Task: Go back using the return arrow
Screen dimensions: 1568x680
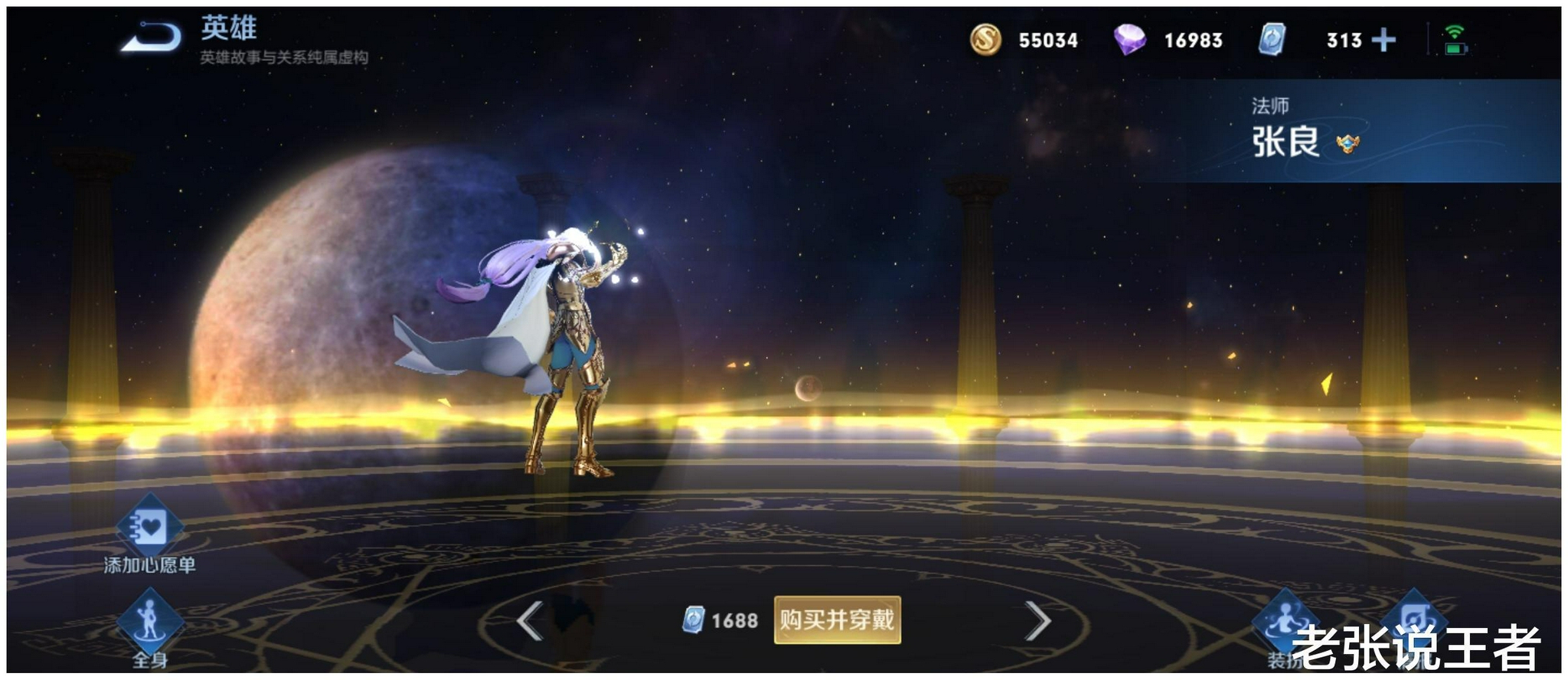Action: [152, 38]
